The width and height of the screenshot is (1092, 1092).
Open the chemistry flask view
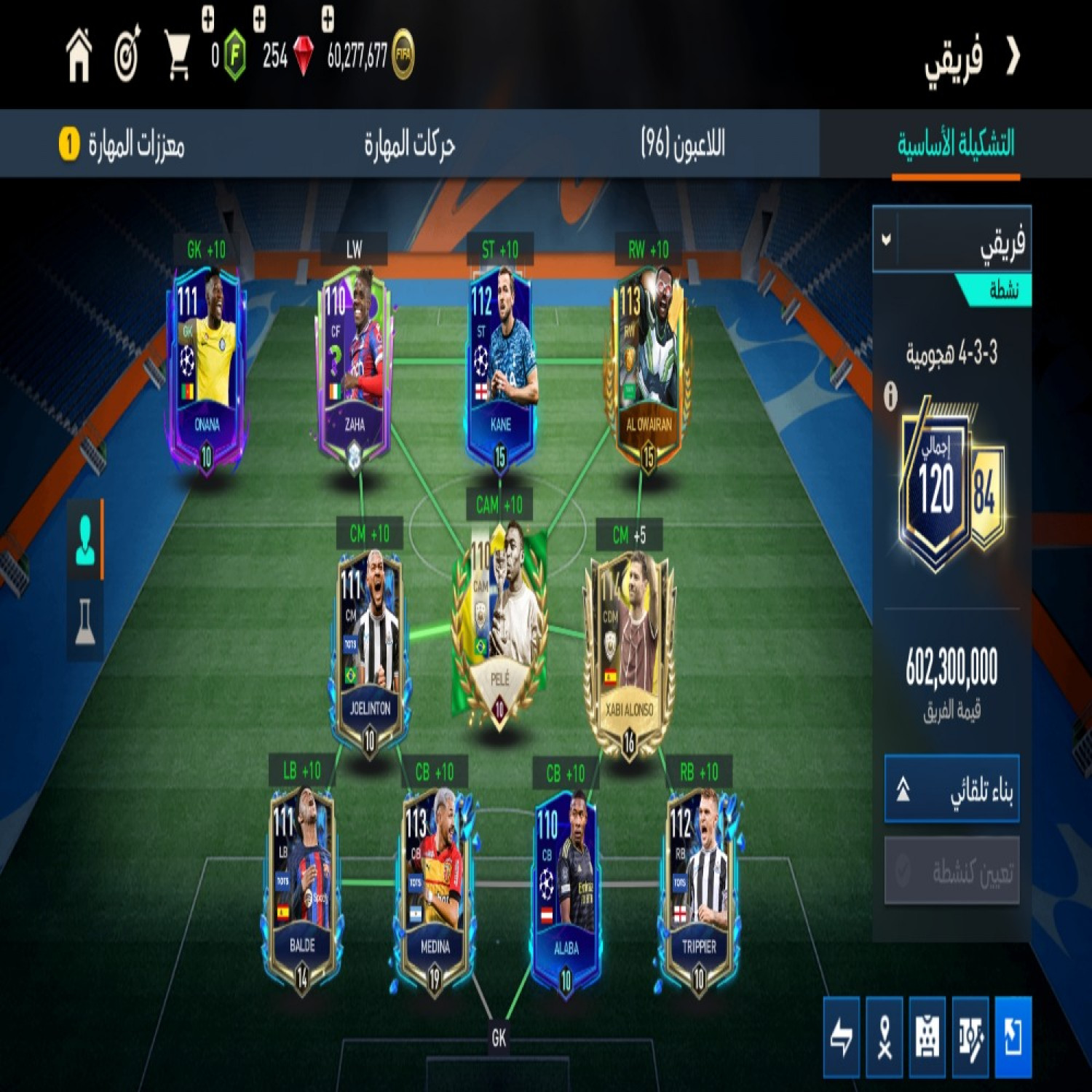[85, 621]
